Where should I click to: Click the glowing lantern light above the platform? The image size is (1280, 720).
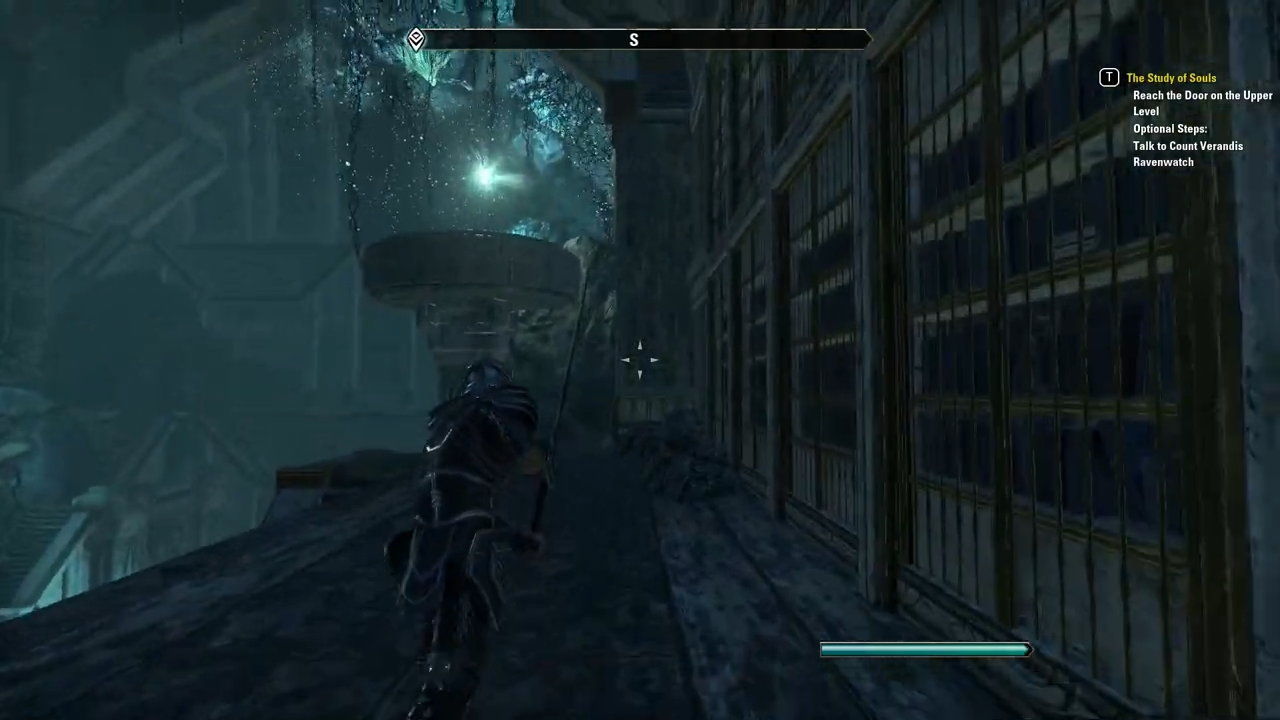484,176
